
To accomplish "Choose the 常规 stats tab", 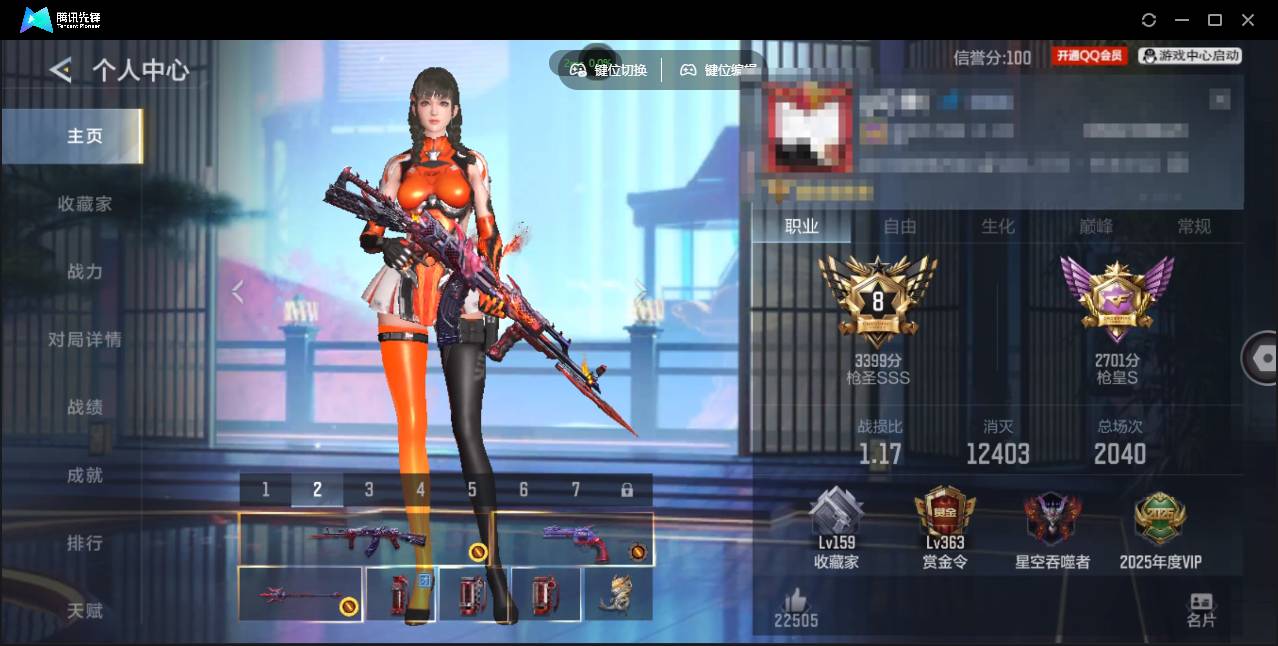I will [x=1194, y=227].
